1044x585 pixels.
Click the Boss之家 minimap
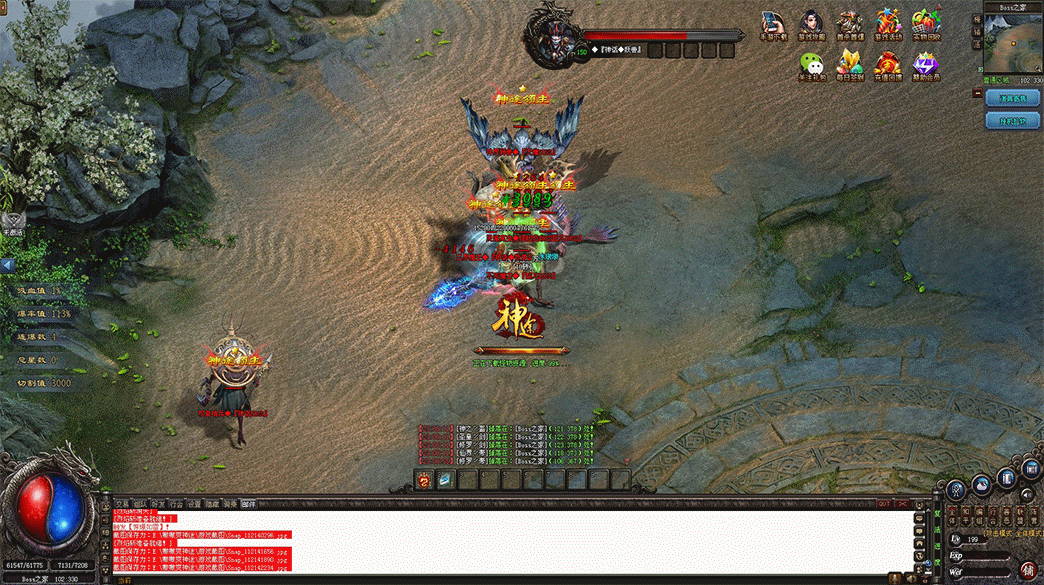[1013, 45]
